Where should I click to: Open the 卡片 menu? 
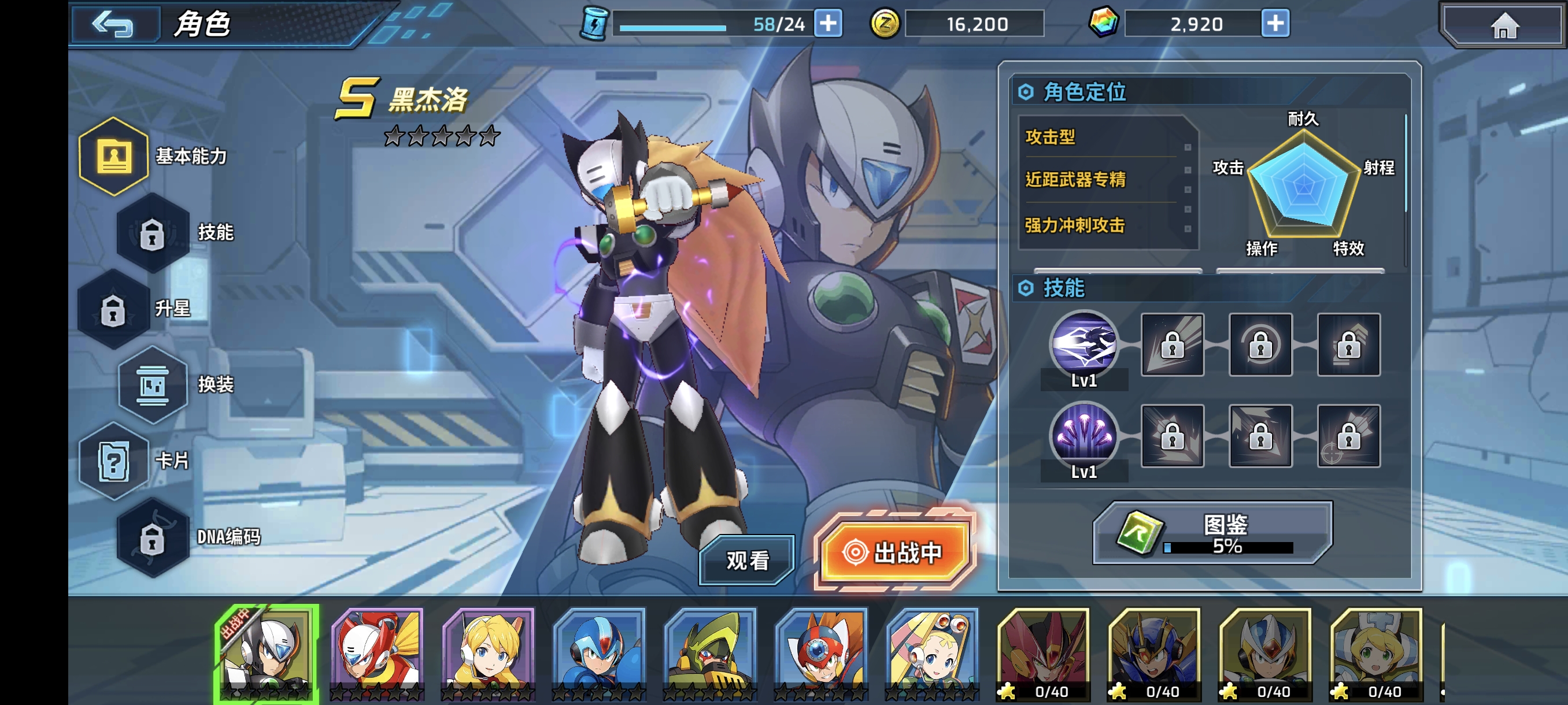click(x=114, y=461)
